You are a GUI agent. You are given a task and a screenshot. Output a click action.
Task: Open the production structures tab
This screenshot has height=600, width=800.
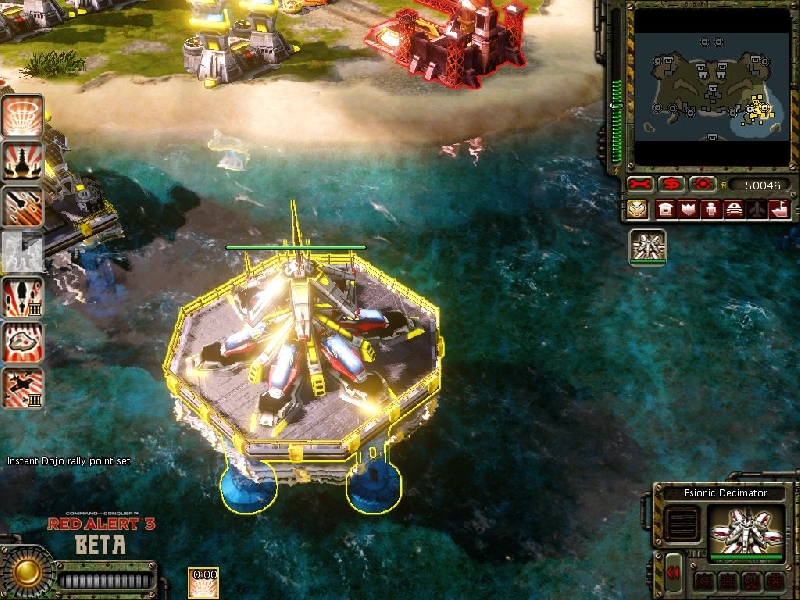coord(665,210)
